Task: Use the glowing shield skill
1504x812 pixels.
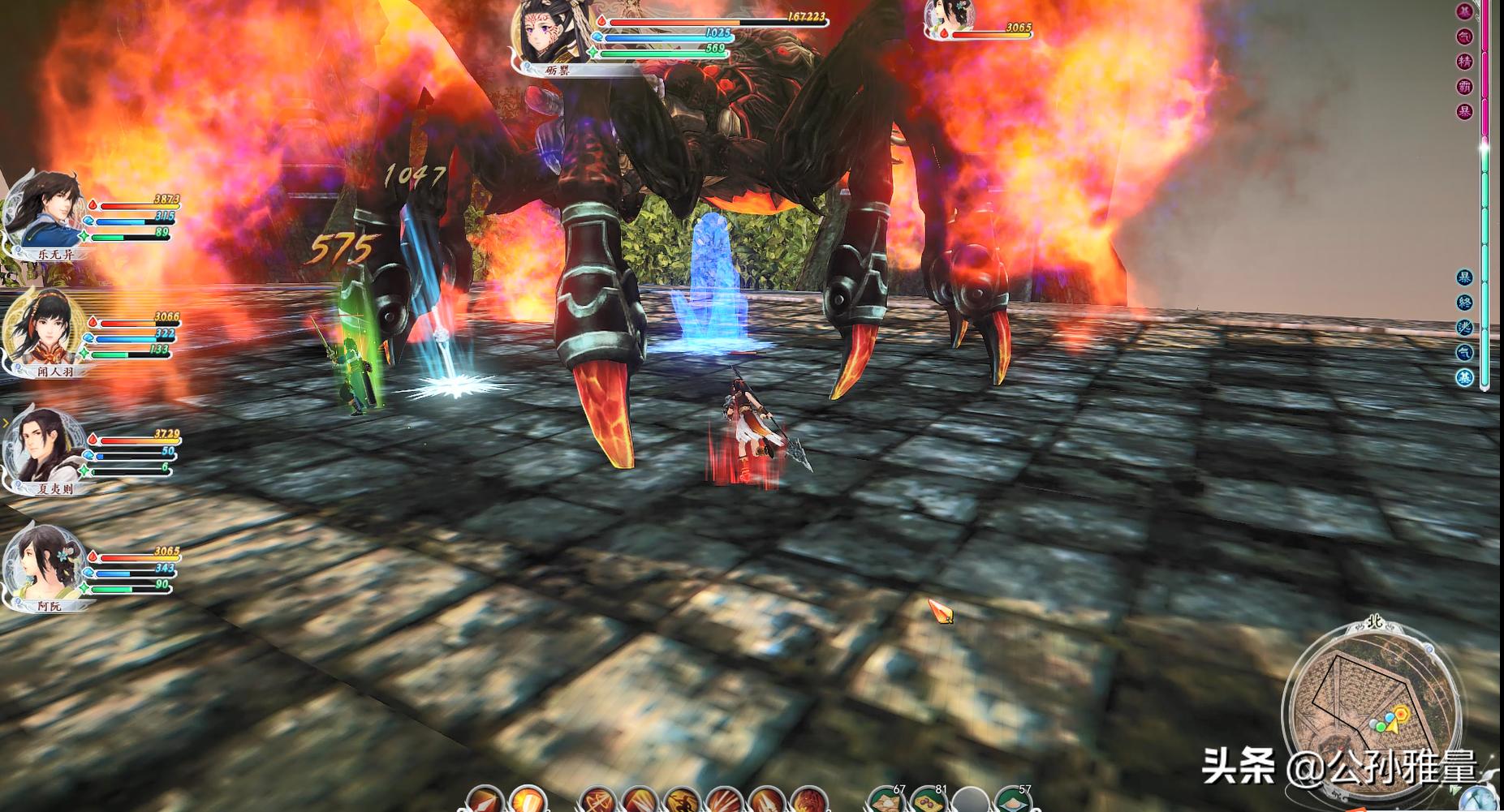Action: (x=528, y=801)
